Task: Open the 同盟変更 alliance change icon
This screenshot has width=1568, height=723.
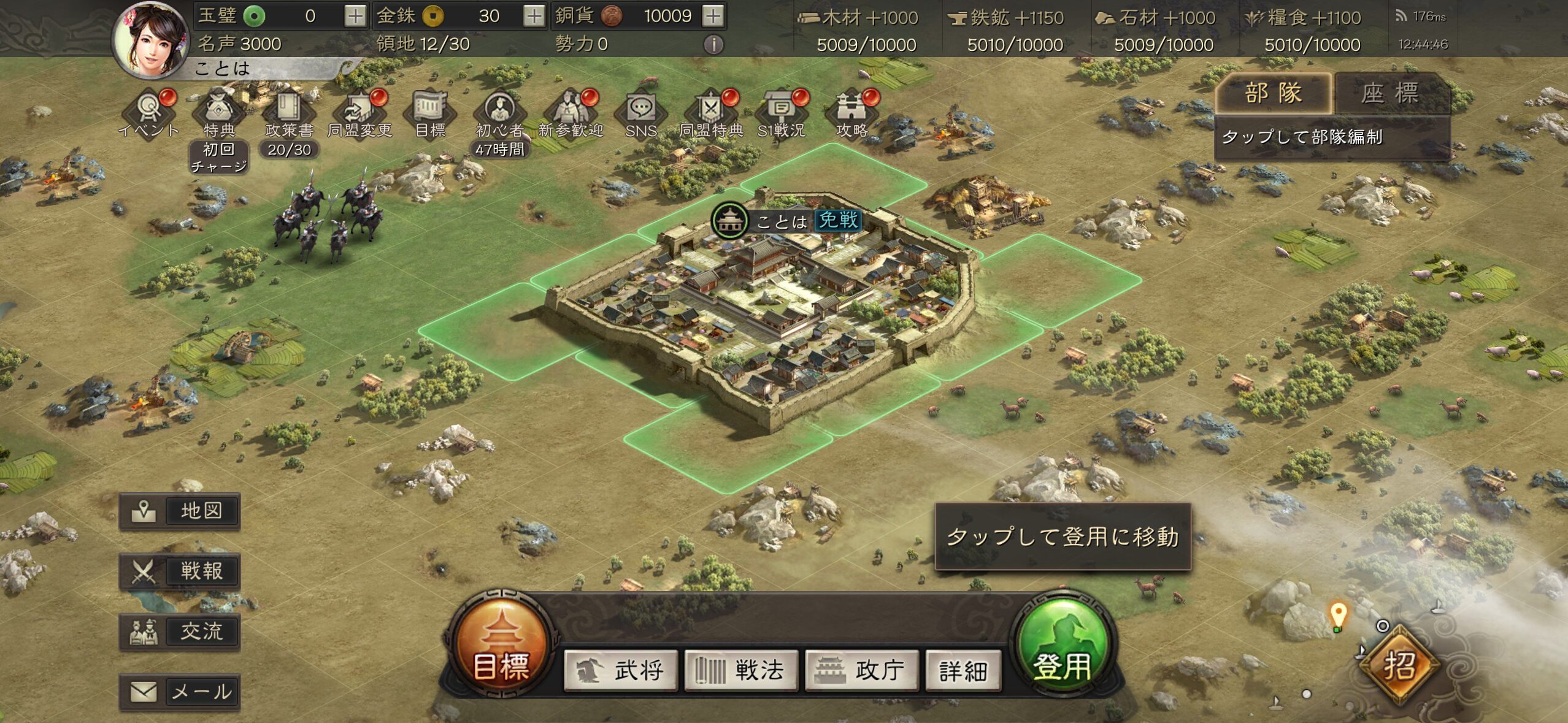Action: (x=359, y=112)
